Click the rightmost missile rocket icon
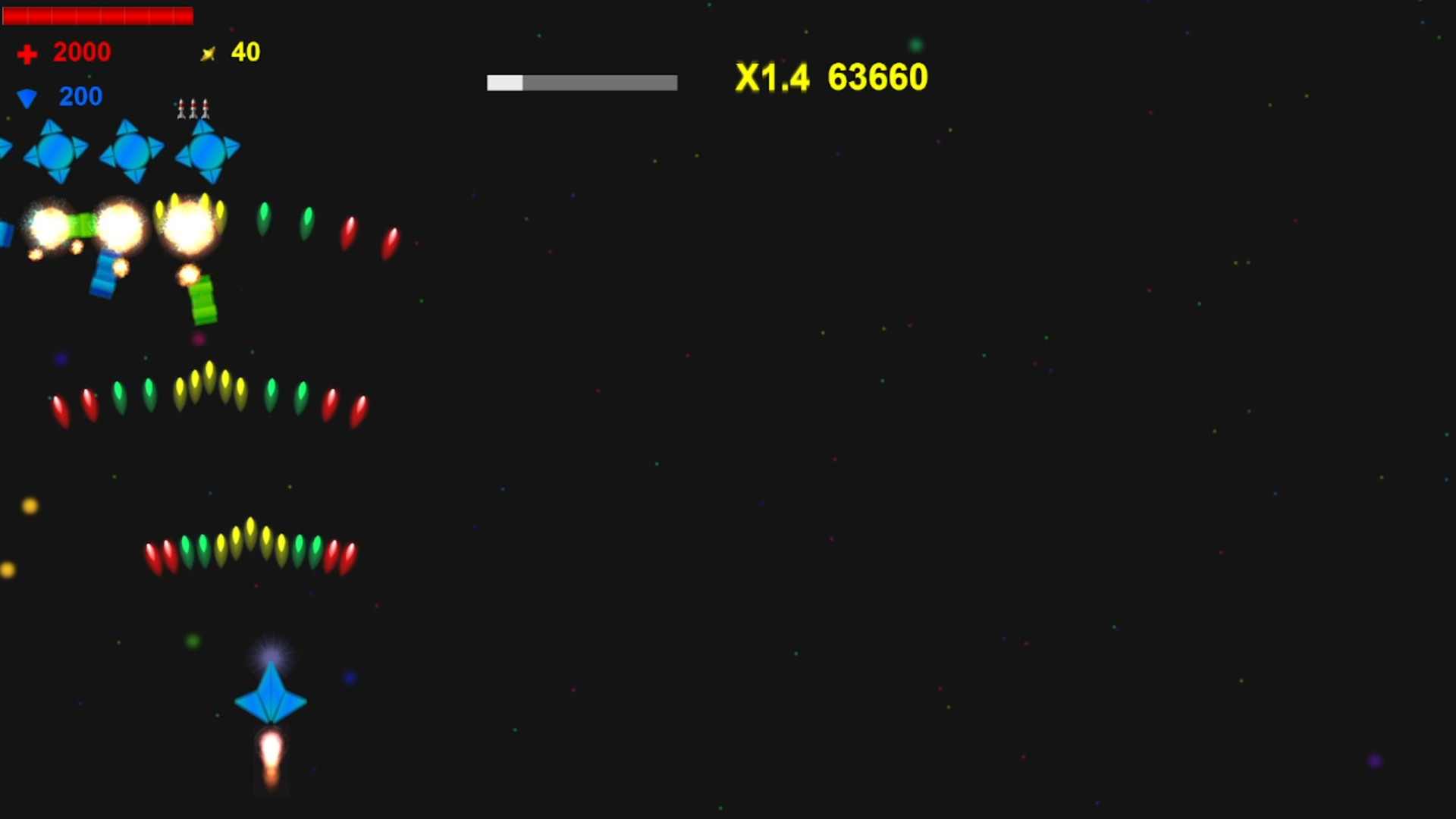 (206, 108)
